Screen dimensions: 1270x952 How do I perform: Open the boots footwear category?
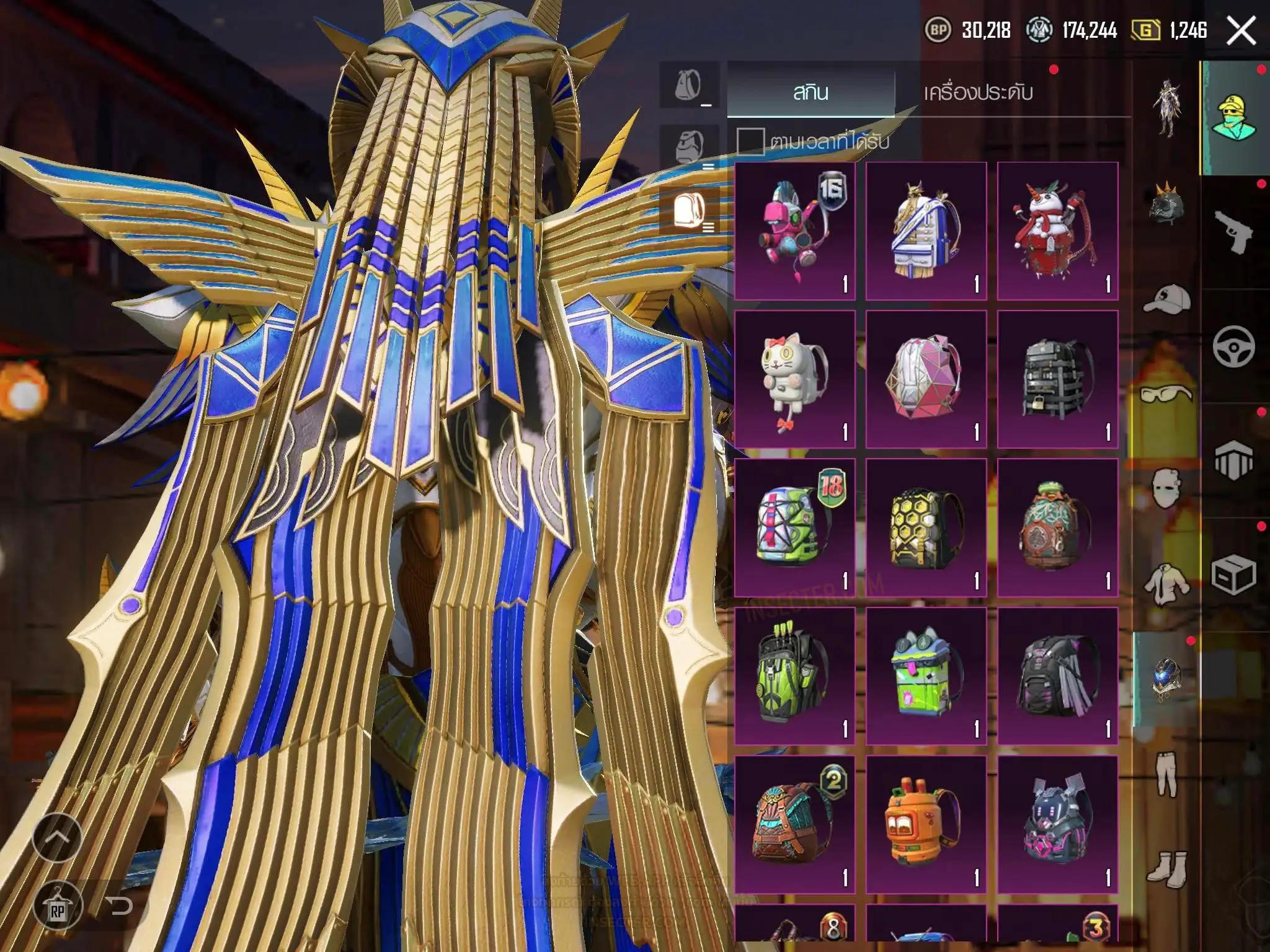point(1166,867)
